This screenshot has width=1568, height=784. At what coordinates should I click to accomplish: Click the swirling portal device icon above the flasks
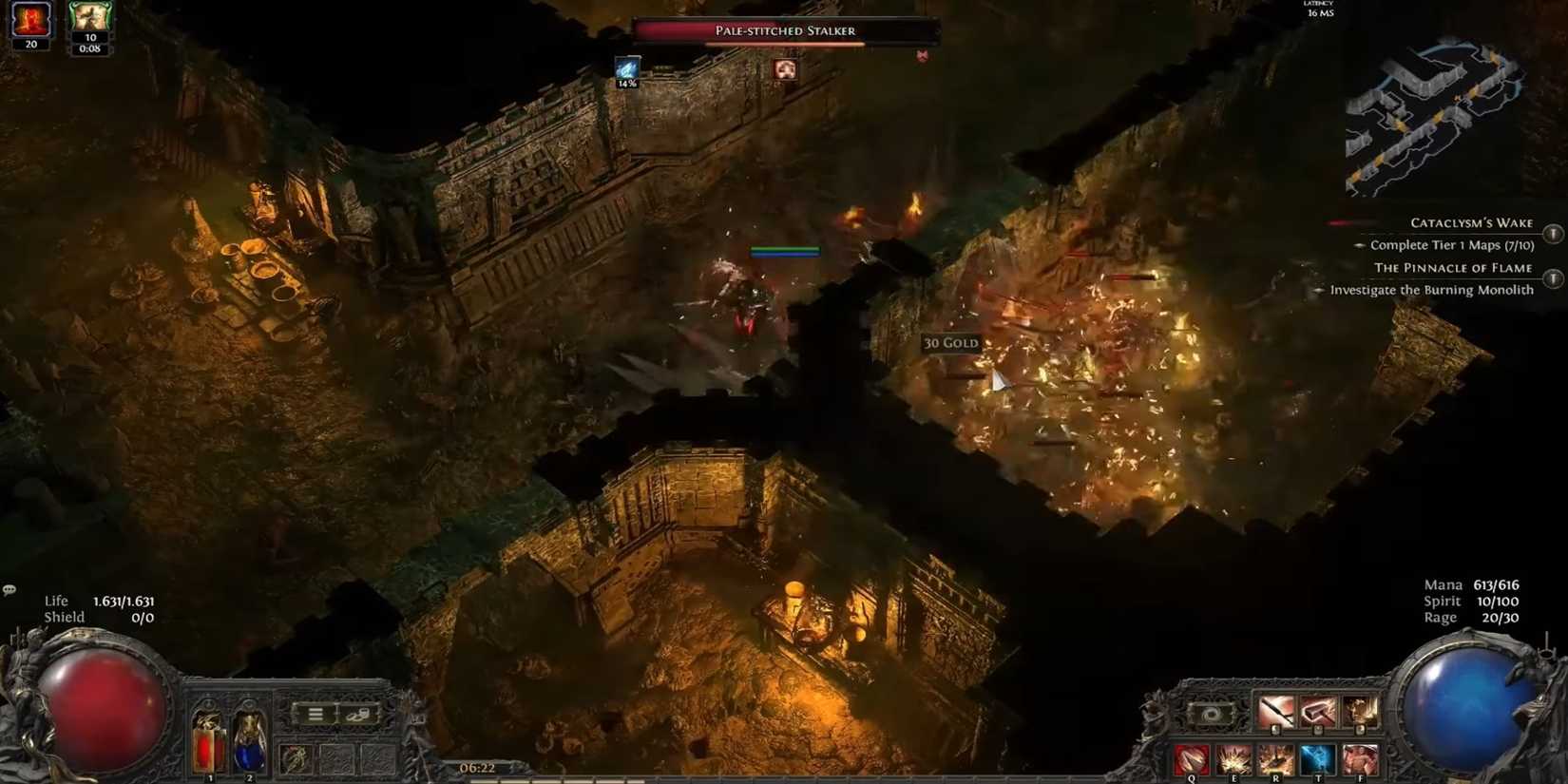pos(1210,715)
